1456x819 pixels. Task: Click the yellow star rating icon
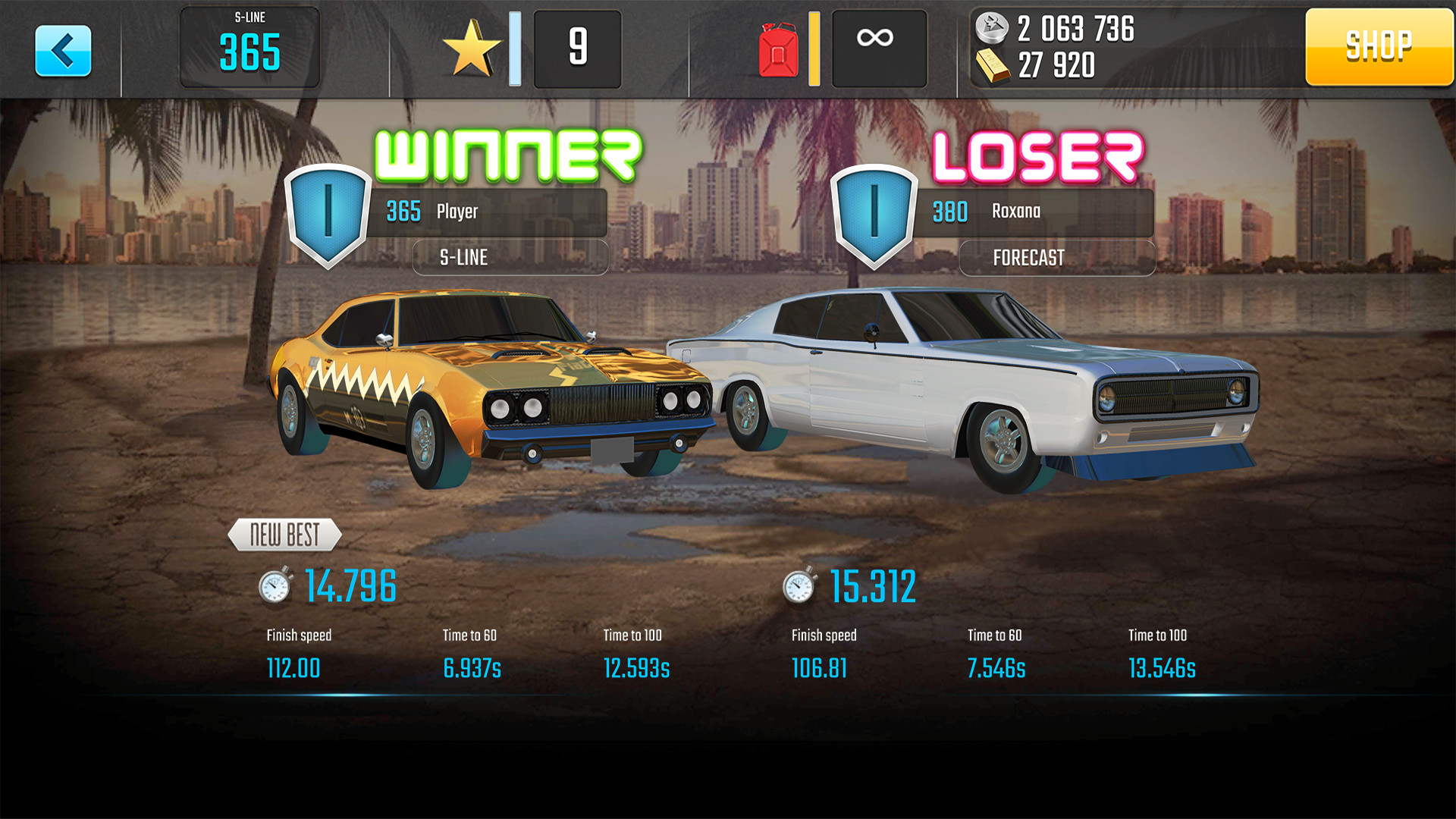click(474, 47)
